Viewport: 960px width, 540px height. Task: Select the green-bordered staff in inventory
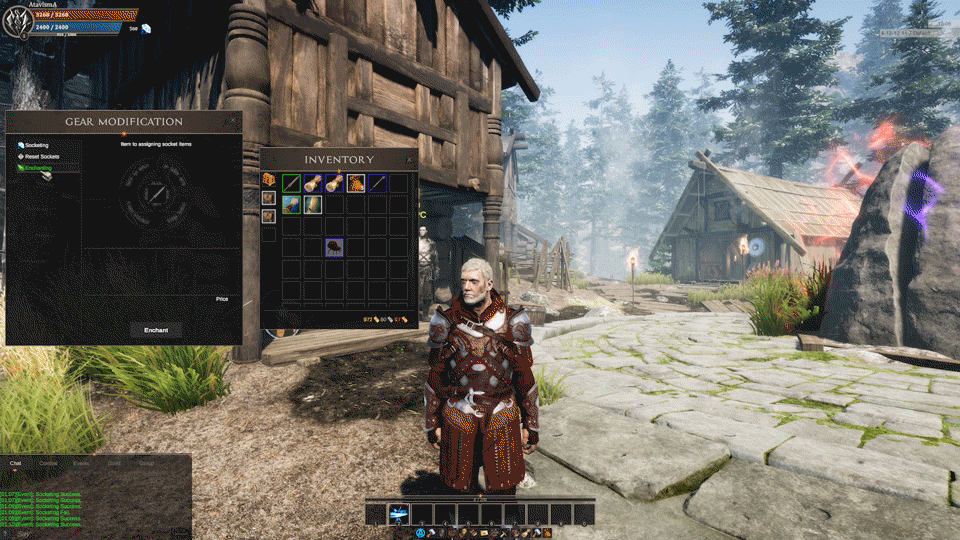(x=291, y=183)
